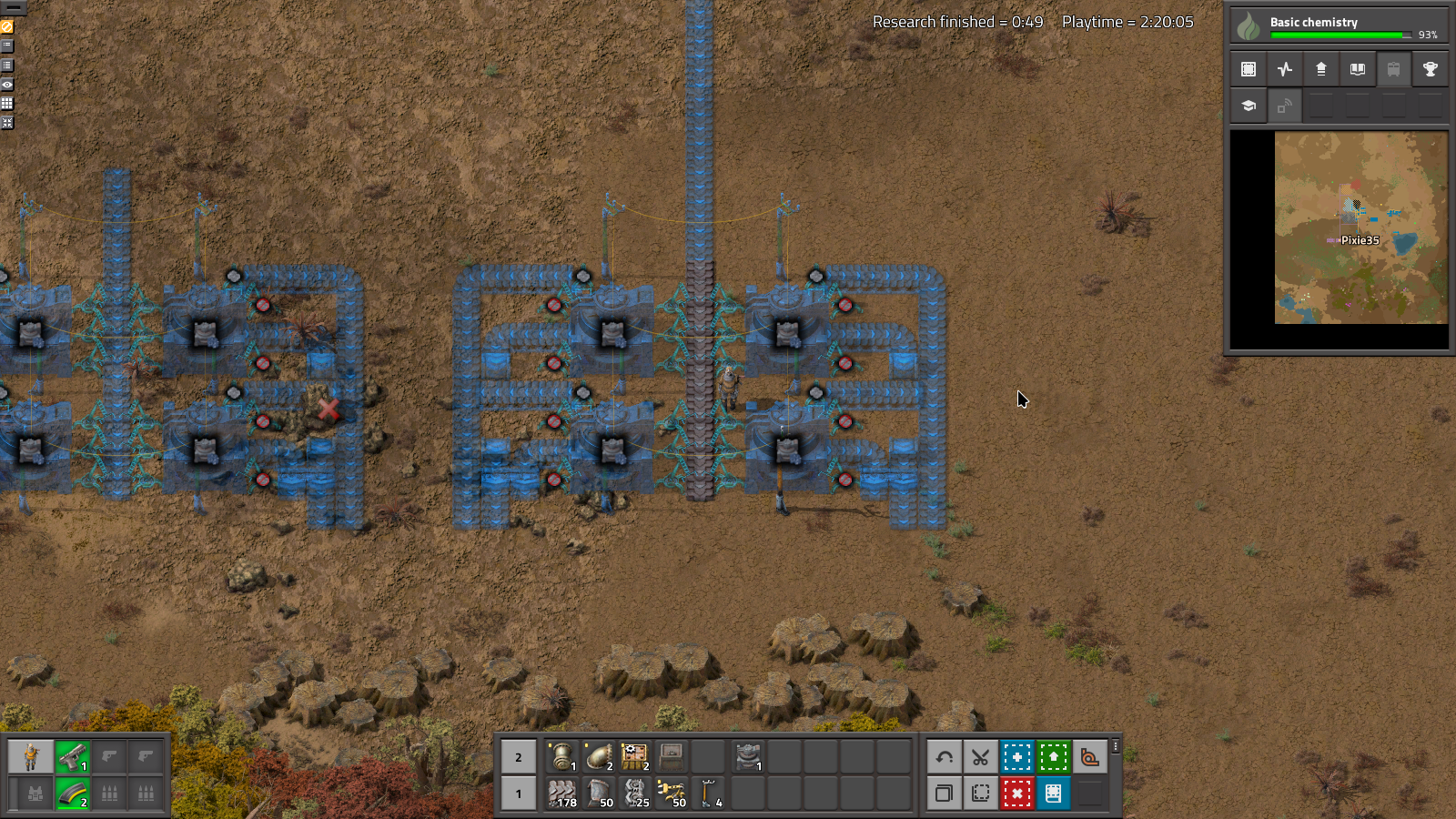
Task: Click the undo shortcut button
Action: pos(944,756)
